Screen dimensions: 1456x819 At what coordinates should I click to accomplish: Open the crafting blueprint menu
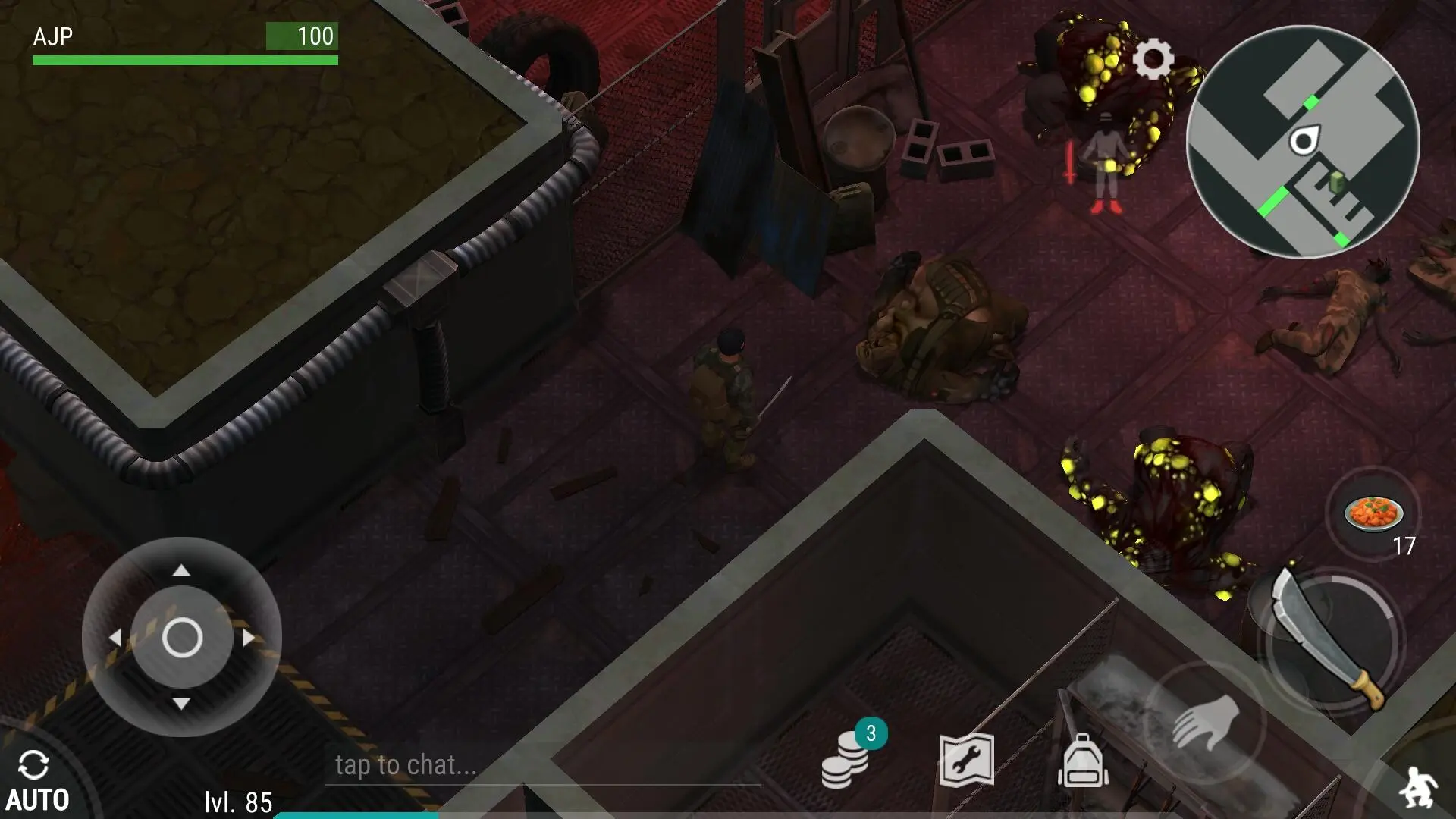pyautogui.click(x=966, y=760)
